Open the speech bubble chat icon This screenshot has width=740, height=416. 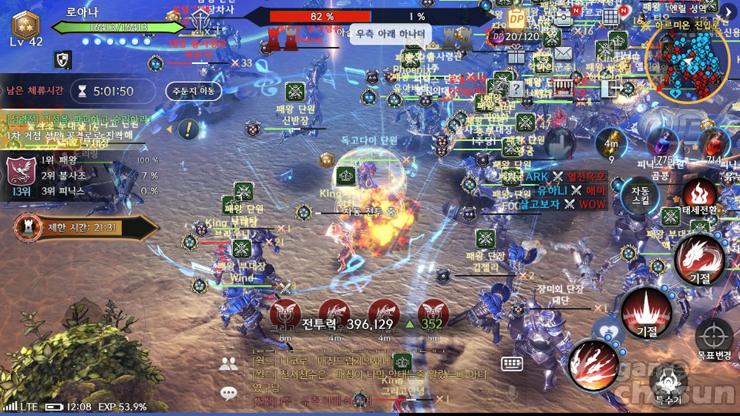(230, 393)
